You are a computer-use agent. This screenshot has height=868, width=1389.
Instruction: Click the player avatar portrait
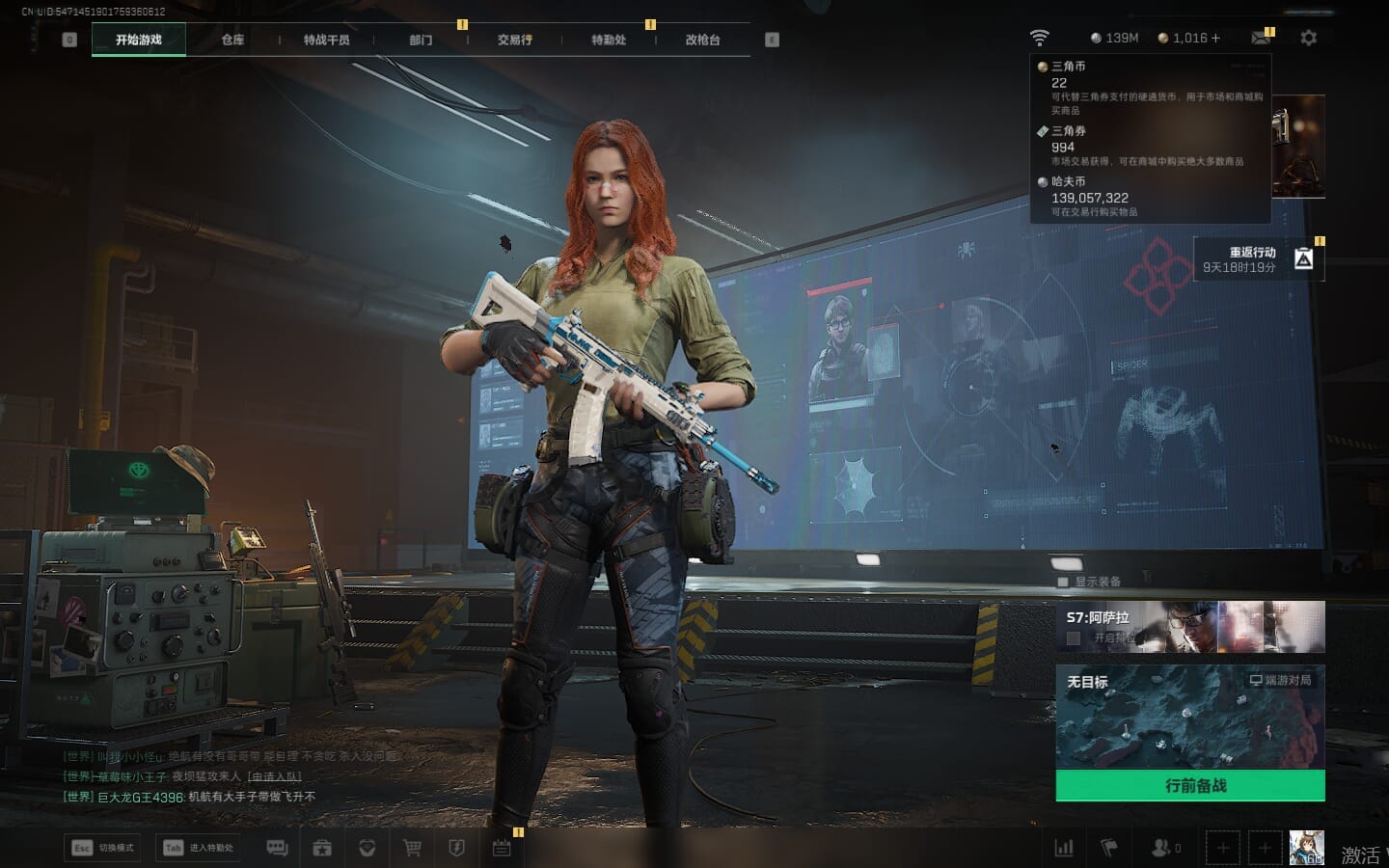click(x=1306, y=848)
